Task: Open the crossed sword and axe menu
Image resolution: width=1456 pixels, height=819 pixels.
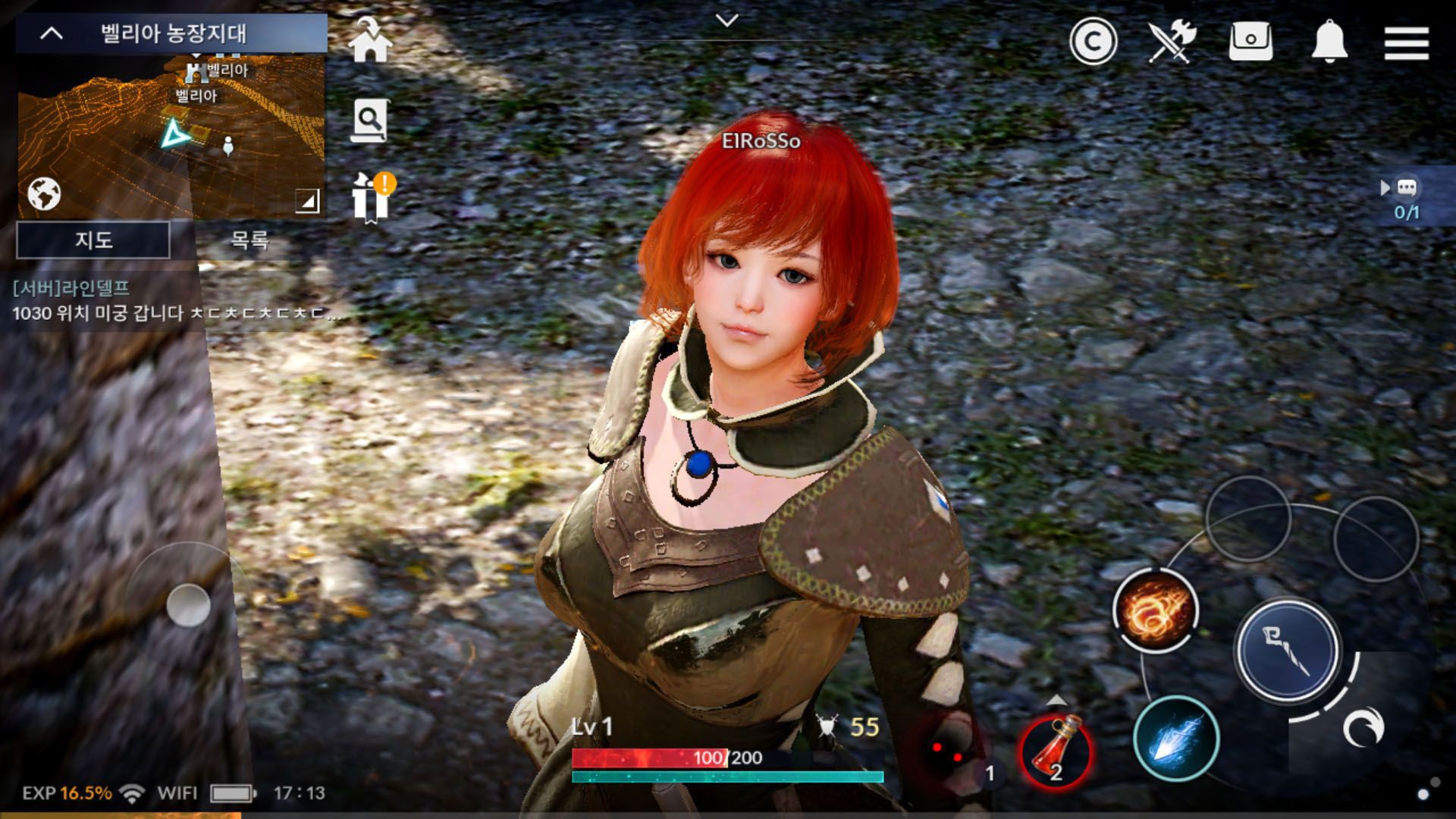Action: 1172,41
